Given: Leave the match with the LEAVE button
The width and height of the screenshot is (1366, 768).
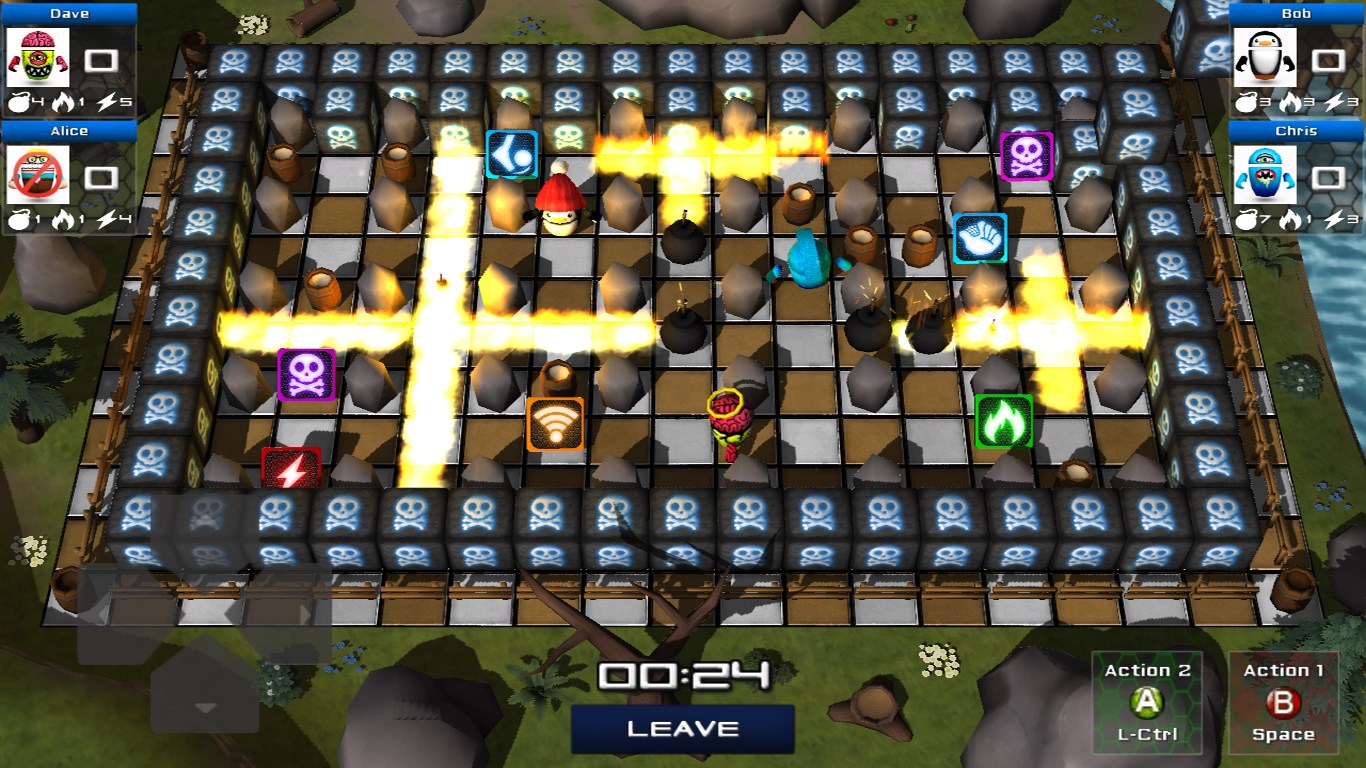Looking at the screenshot, I should coord(683,729).
